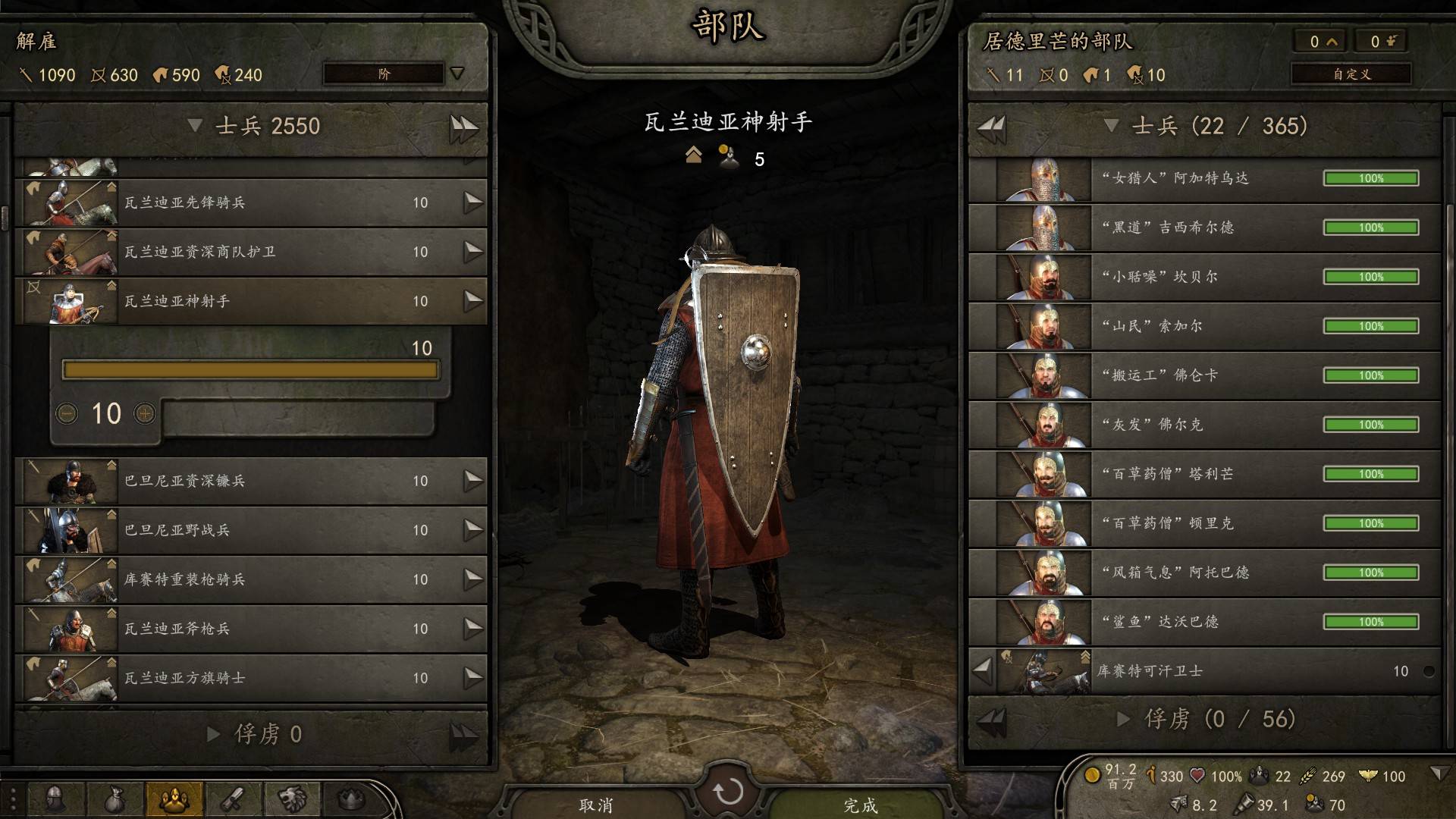
Task: Open the kingdom crown tab
Action: point(350,799)
